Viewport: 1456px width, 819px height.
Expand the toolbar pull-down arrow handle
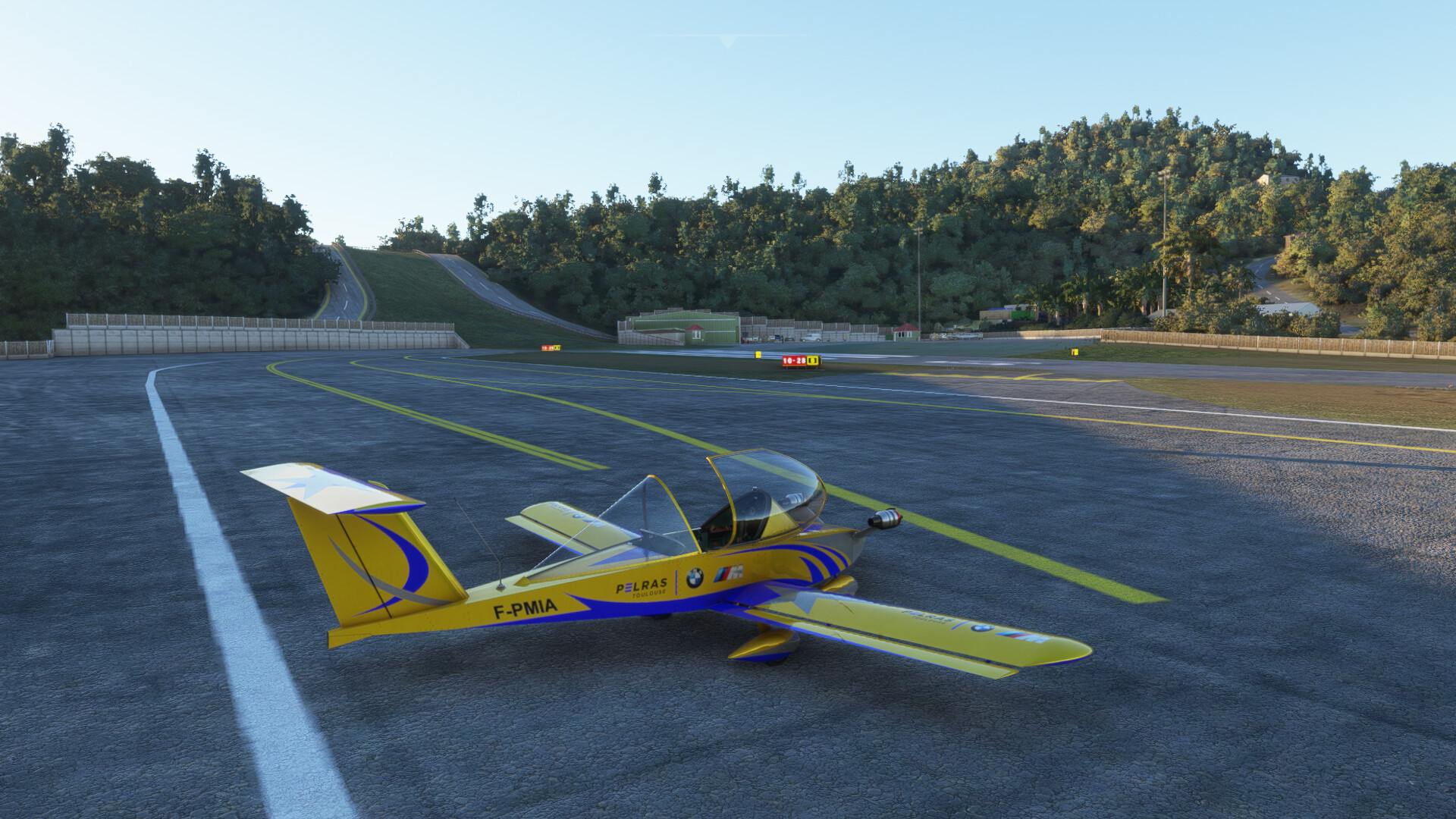pyautogui.click(x=728, y=41)
